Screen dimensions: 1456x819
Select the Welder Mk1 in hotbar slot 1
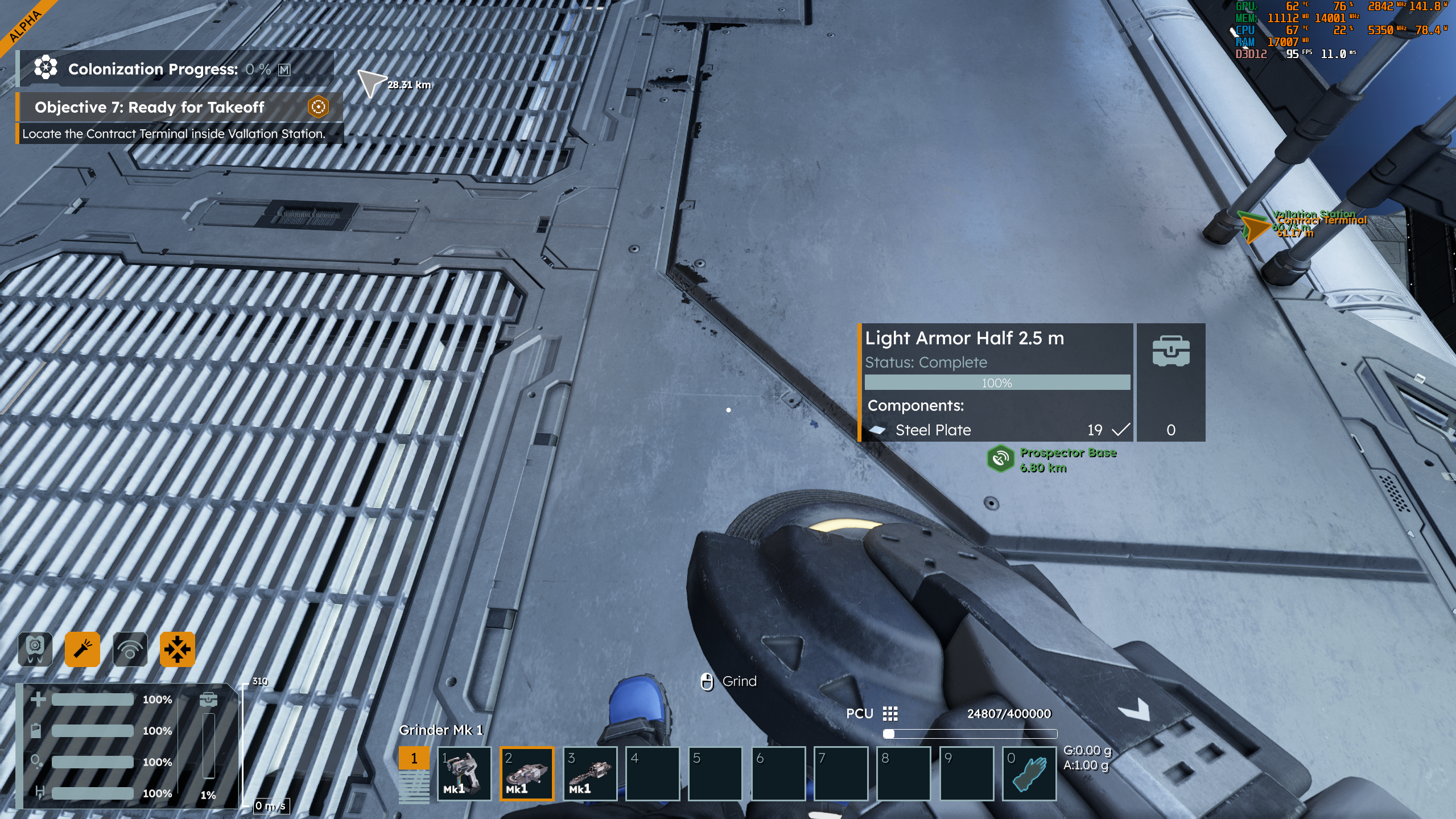pos(464,773)
